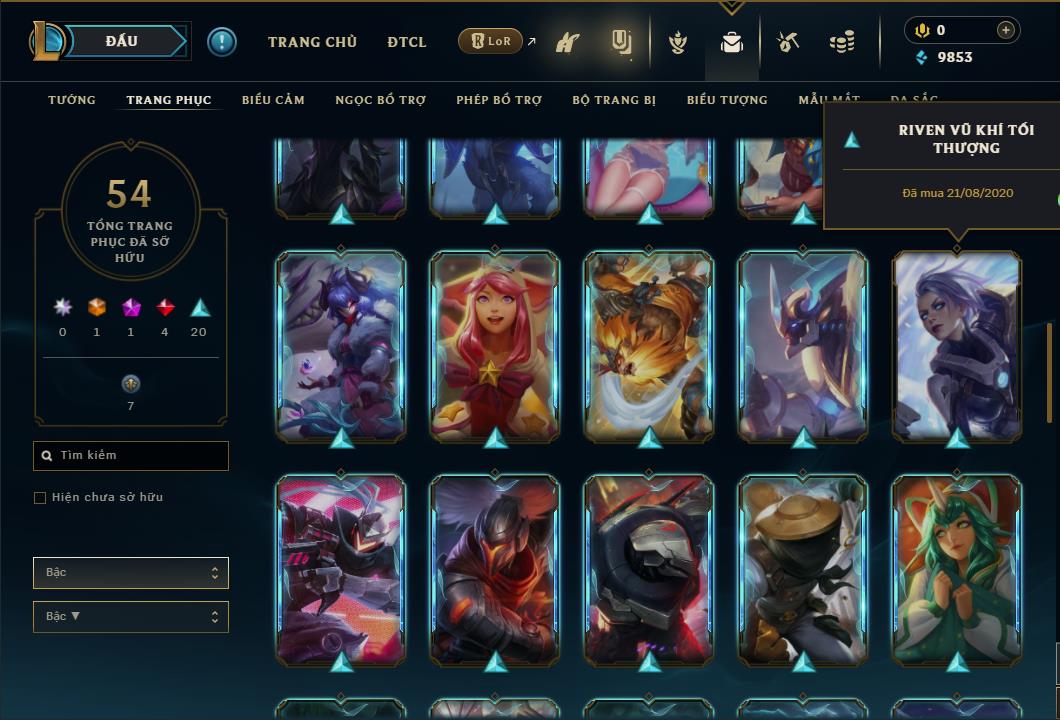
Task: Choose the green-haired horned girl skin card
Action: [x=957, y=569]
